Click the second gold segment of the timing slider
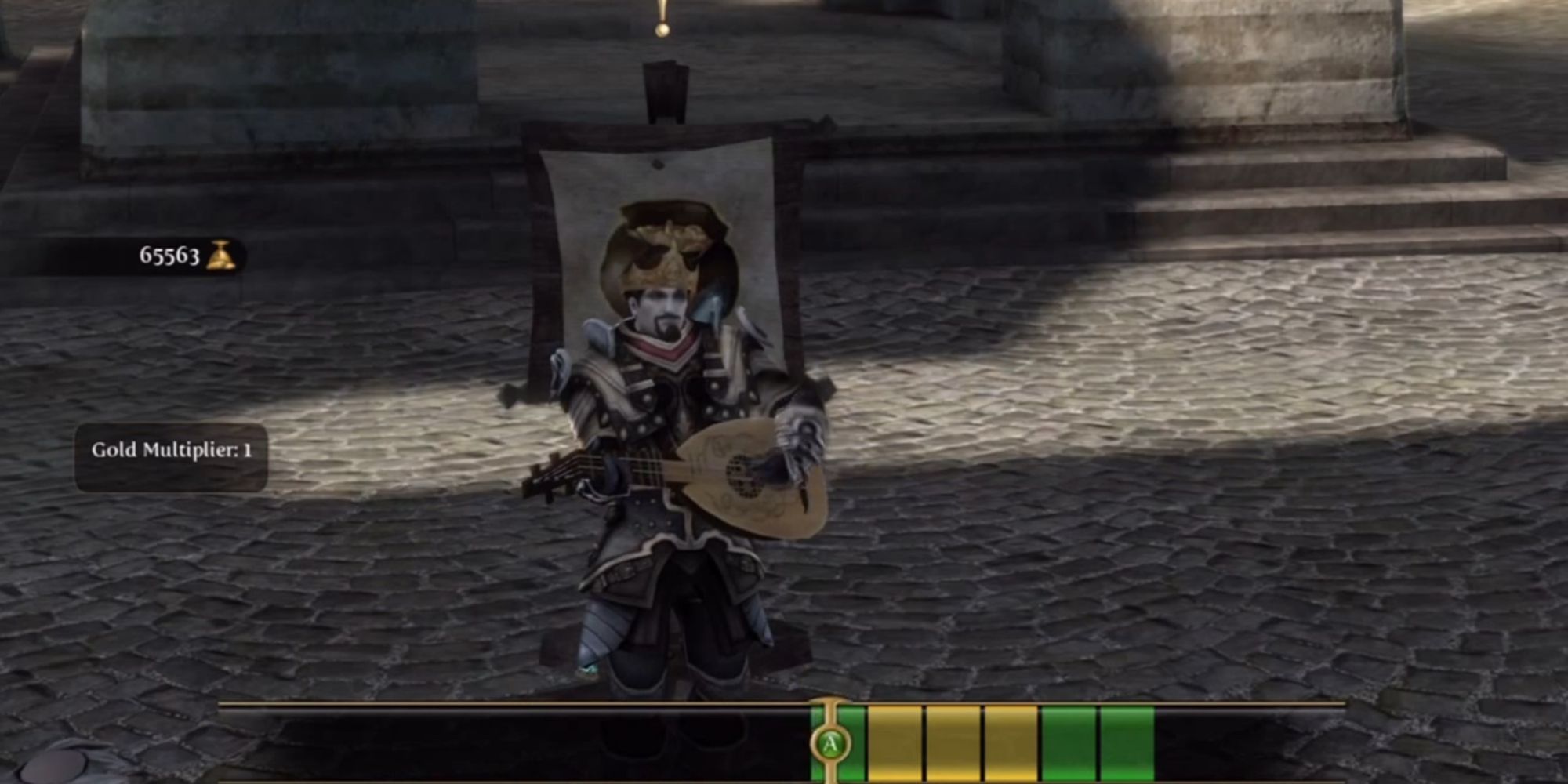 (x=952, y=741)
